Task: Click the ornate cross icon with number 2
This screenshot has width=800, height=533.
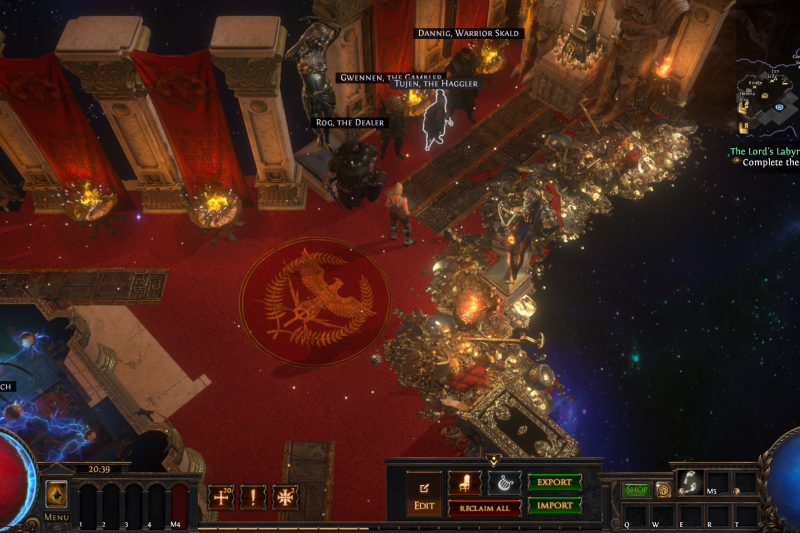Action: coord(285,497)
